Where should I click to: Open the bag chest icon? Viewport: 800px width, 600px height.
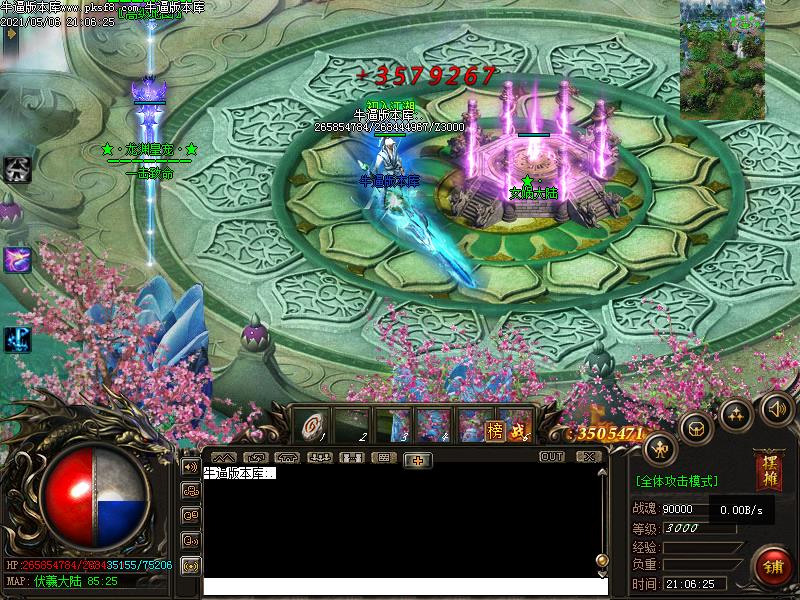[x=697, y=427]
